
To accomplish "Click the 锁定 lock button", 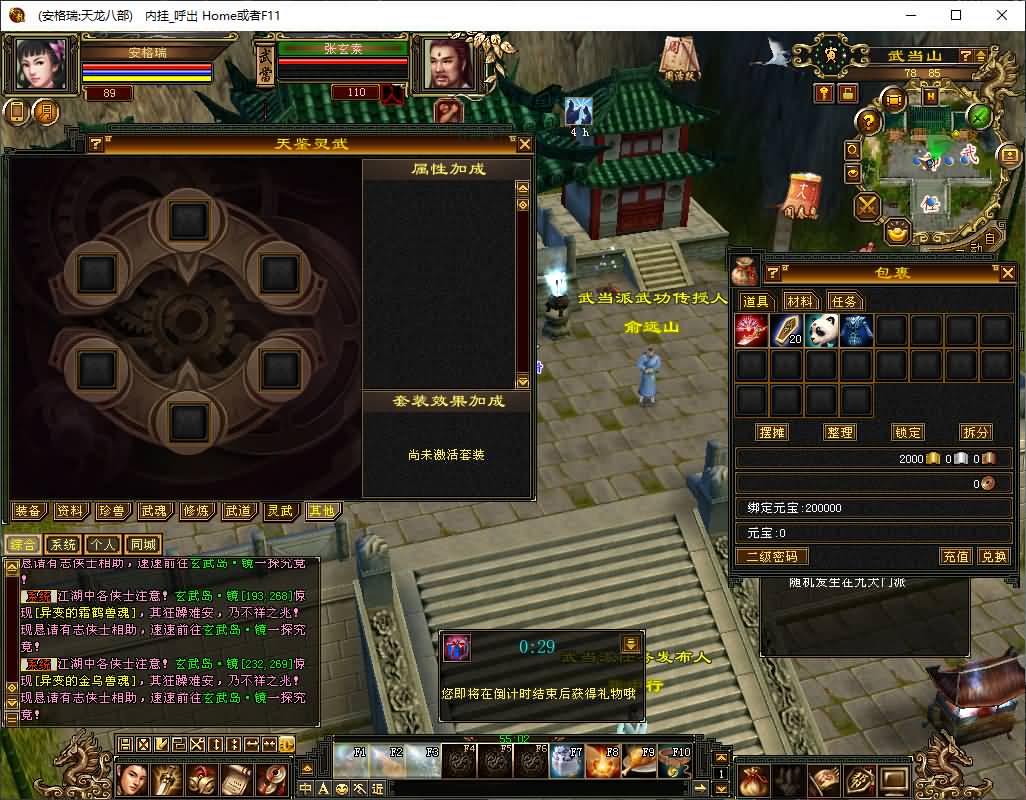I will [x=908, y=432].
